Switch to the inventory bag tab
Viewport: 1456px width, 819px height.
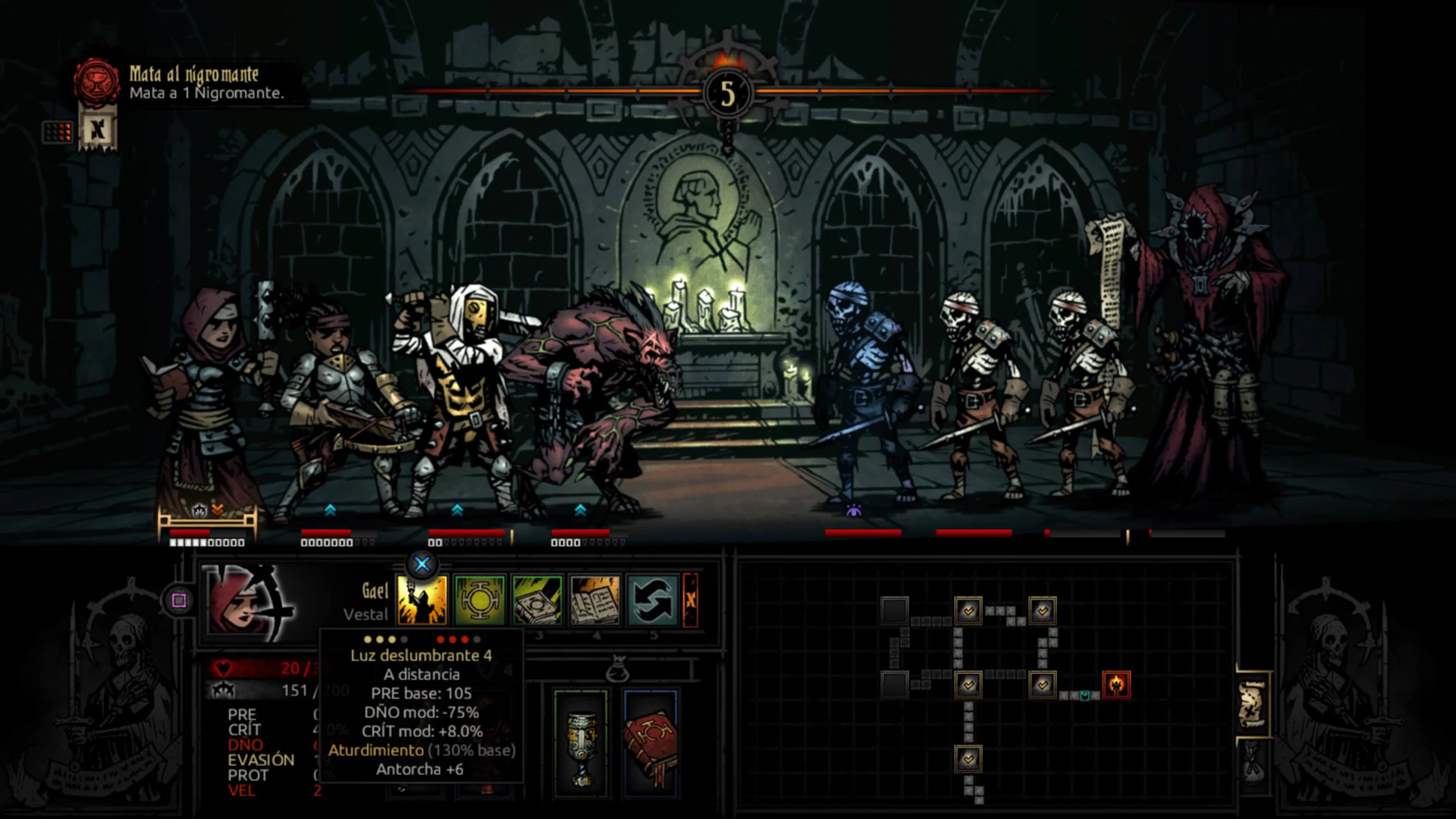(x=1252, y=762)
